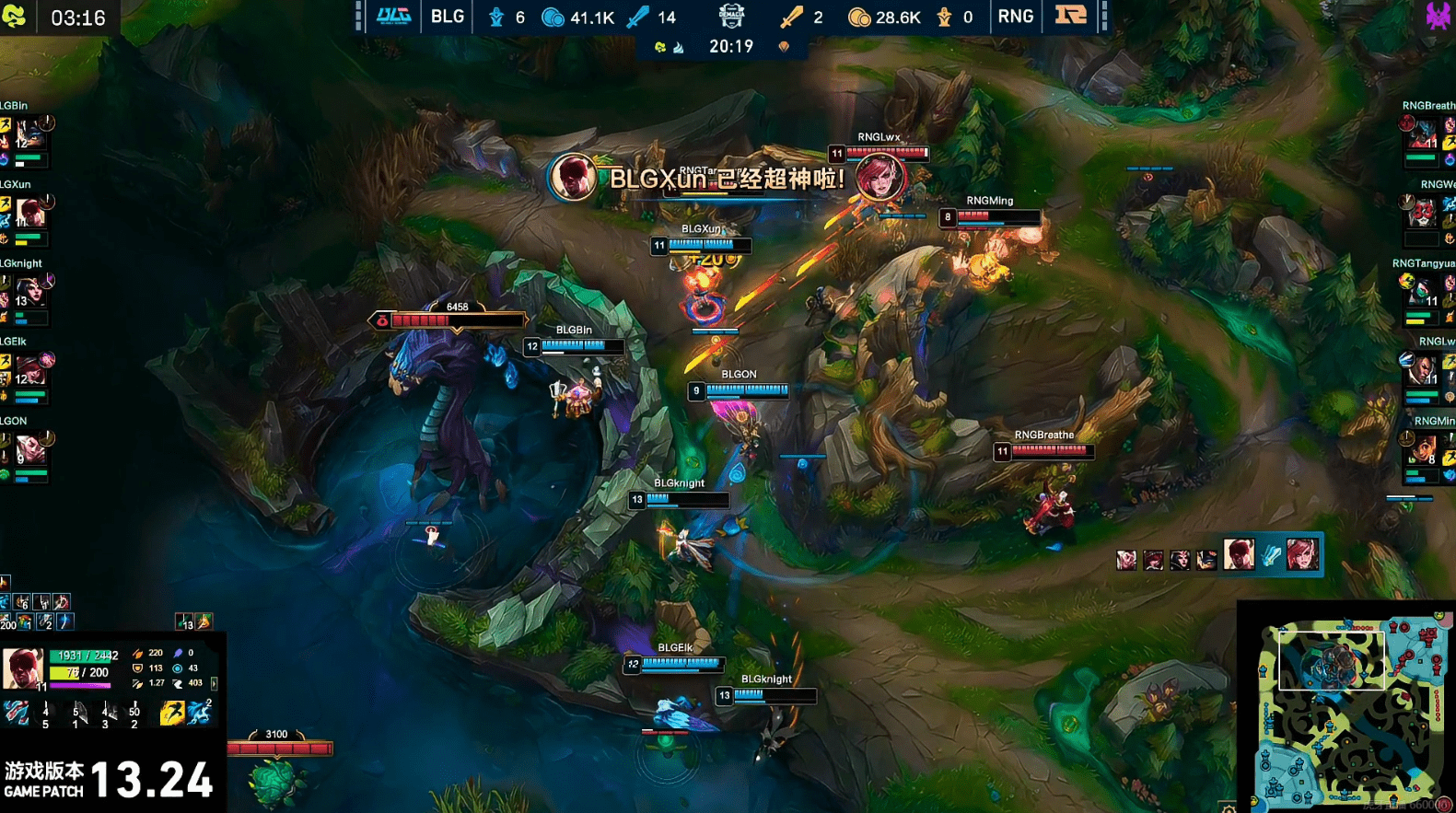The image size is (1456, 813).
Task: Select BLGXun's player portrait
Action: pyautogui.click(x=30, y=214)
